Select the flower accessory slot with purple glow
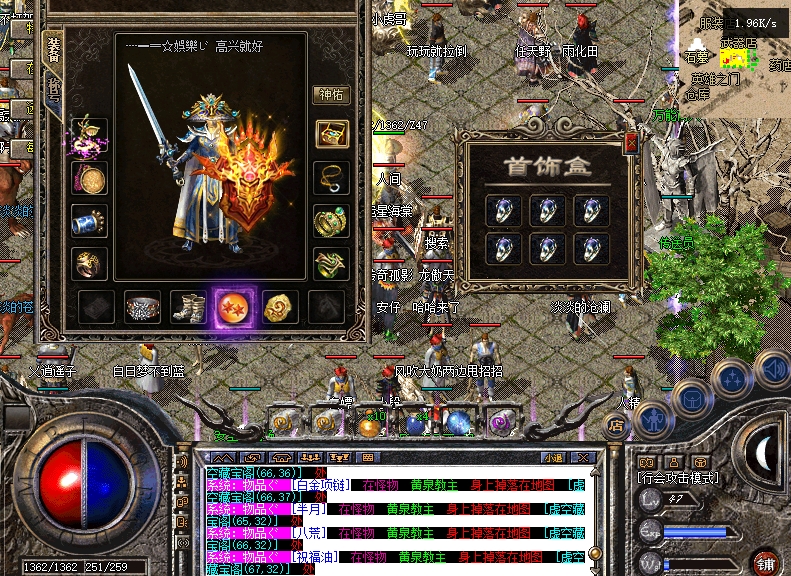The height and width of the screenshot is (576, 791). [89, 137]
